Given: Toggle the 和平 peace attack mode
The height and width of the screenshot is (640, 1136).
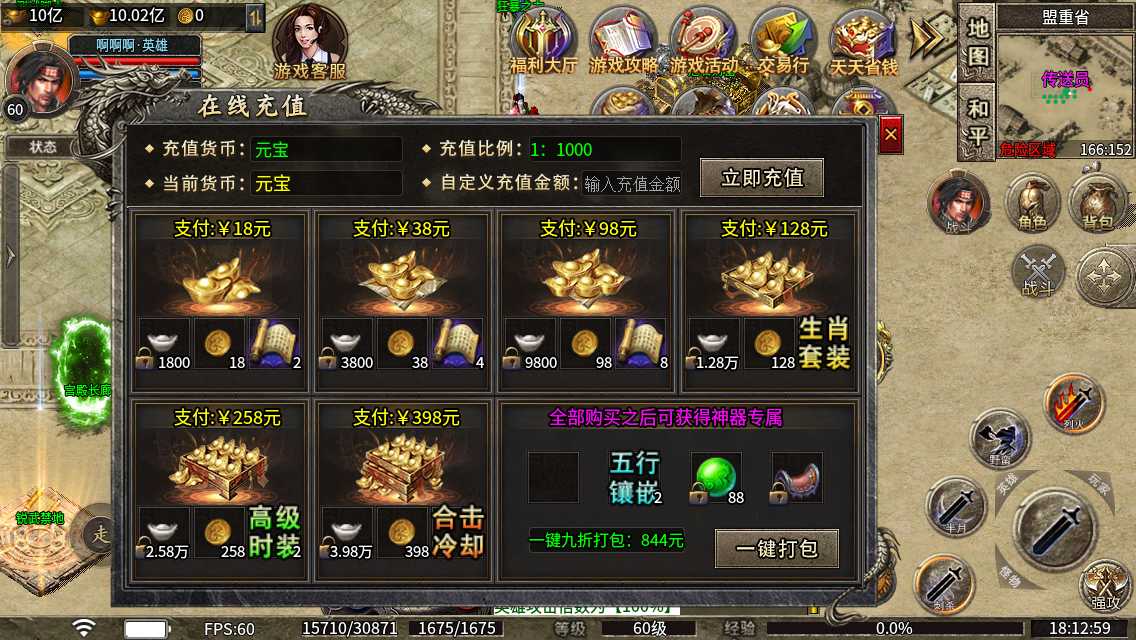Looking at the screenshot, I should [977, 121].
